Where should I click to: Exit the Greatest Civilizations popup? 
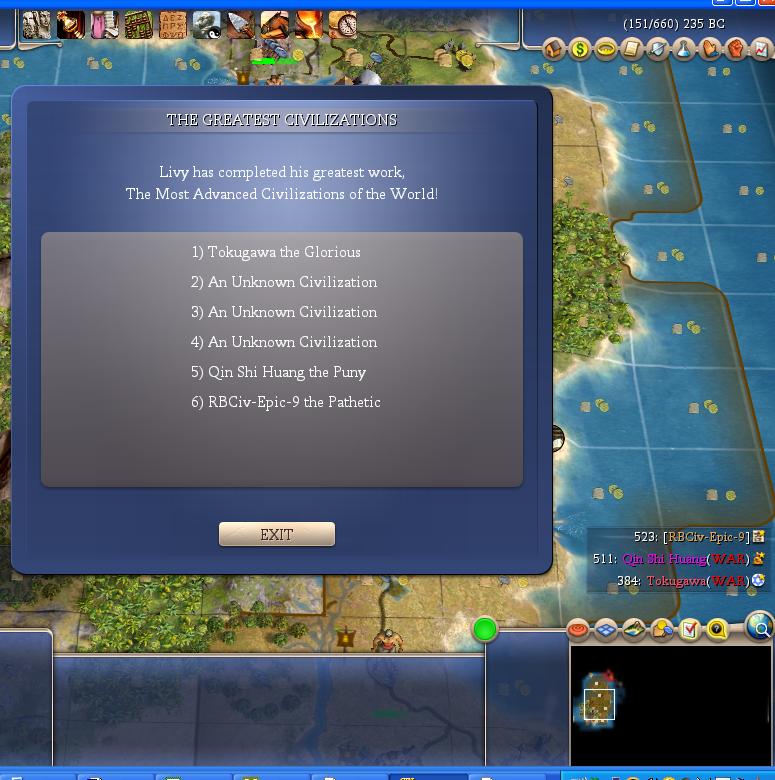[277, 535]
